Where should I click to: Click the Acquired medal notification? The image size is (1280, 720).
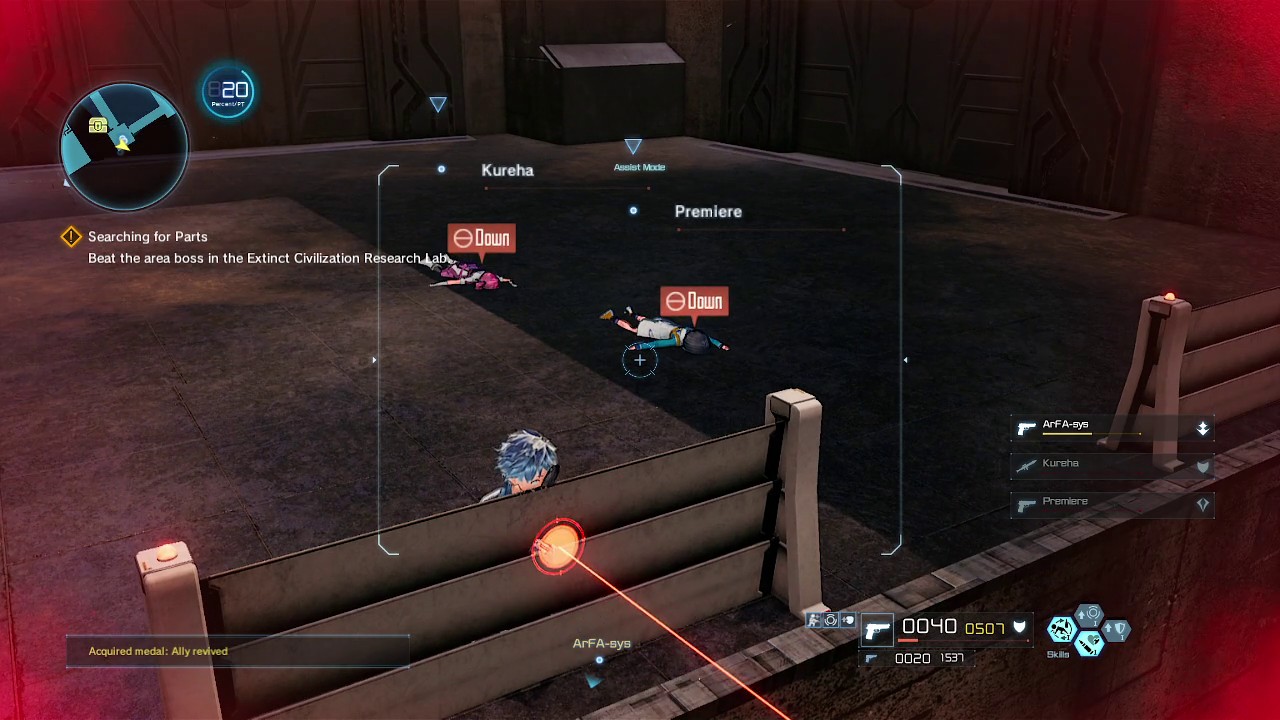point(238,651)
